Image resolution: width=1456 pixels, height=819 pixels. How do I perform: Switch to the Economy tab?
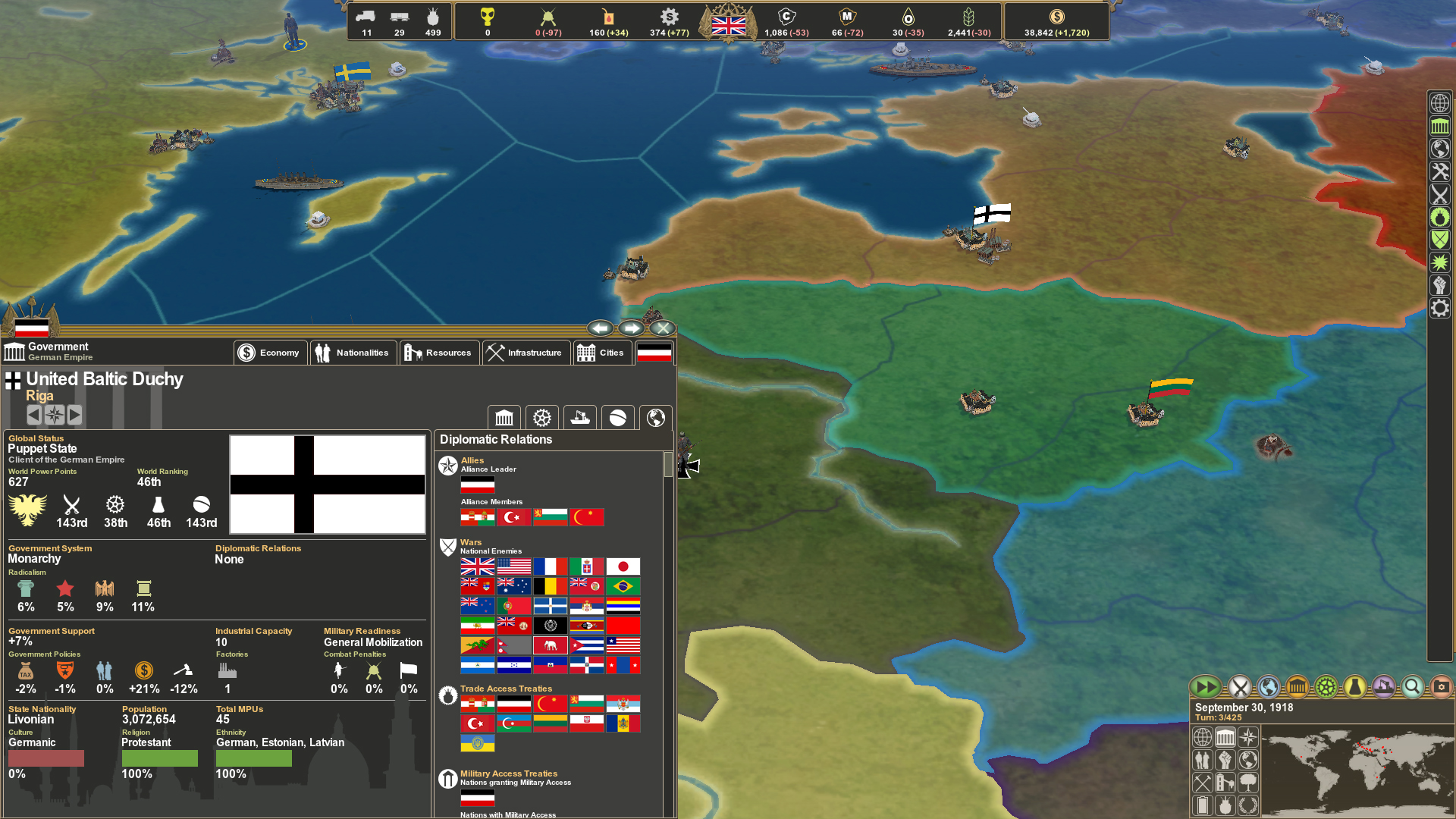click(270, 352)
